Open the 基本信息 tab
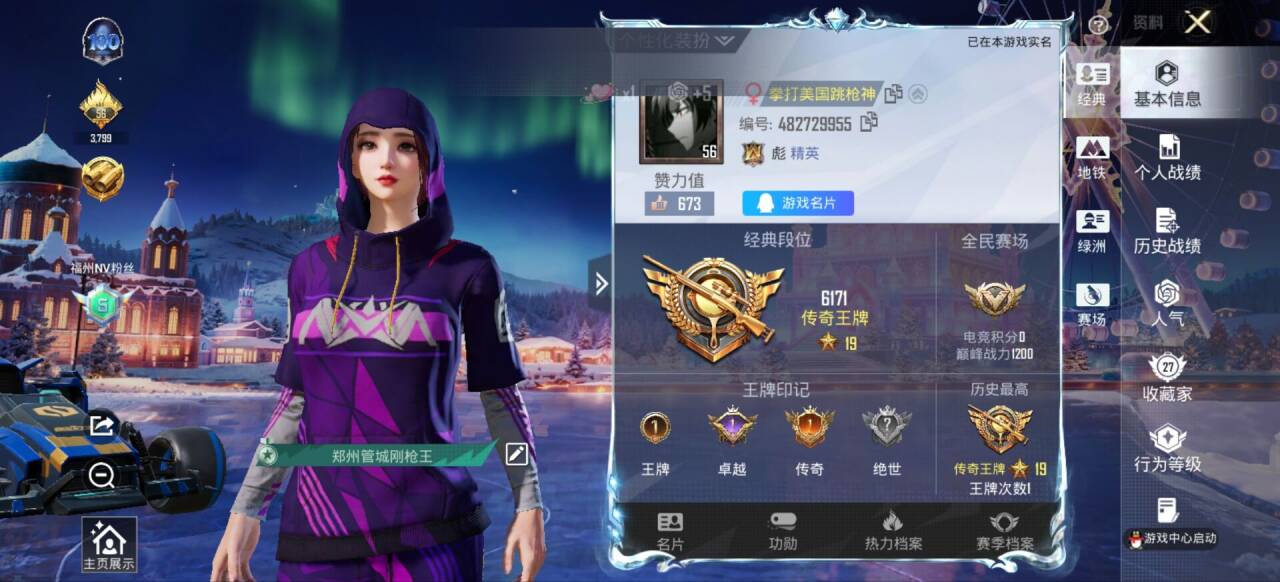Viewport: 1280px width, 582px height. pyautogui.click(x=1167, y=84)
